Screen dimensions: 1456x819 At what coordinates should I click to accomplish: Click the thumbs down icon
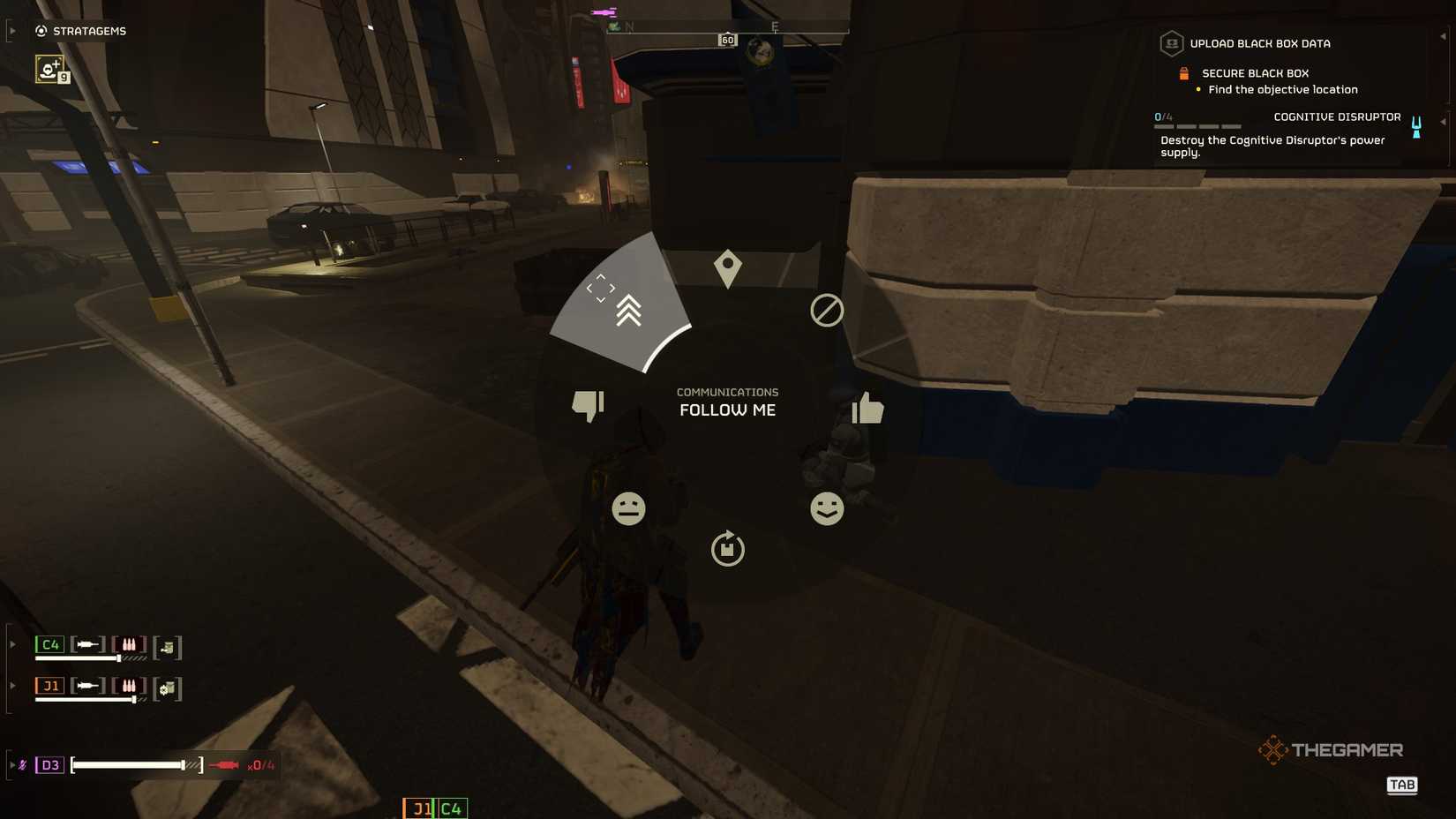pos(587,404)
